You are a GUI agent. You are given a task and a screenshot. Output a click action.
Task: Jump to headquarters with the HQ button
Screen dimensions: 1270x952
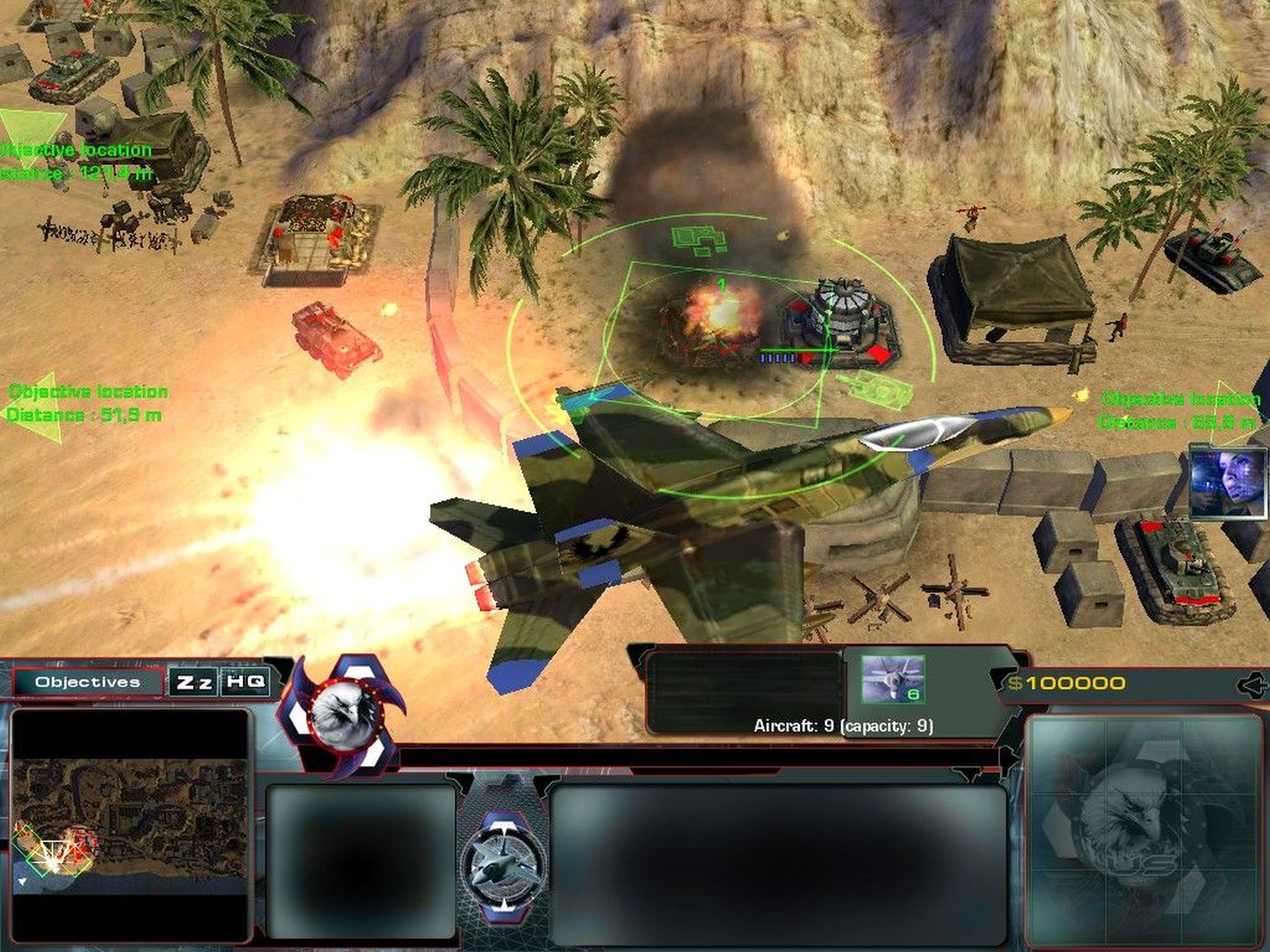245,681
